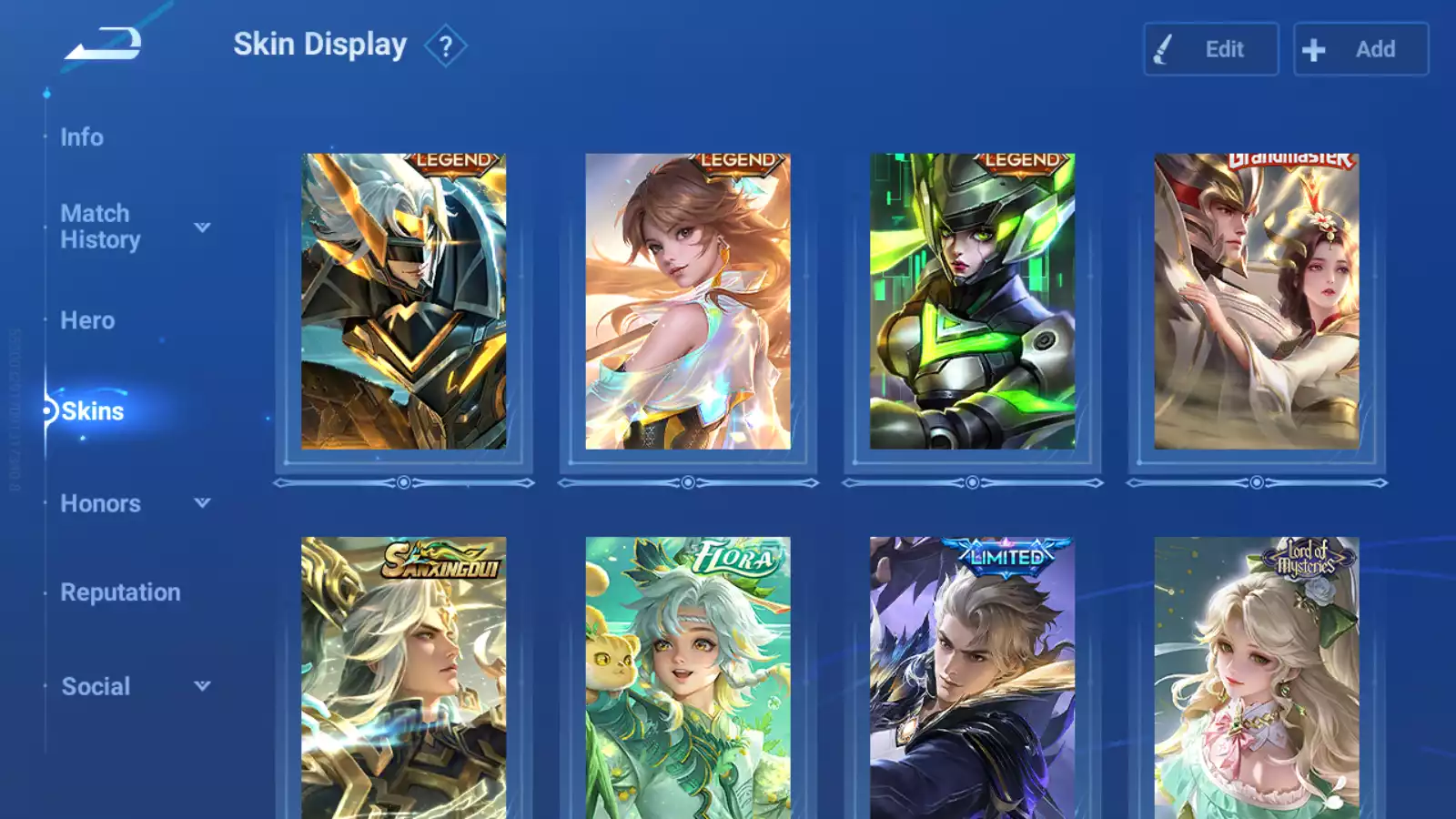The width and height of the screenshot is (1456, 819).
Task: Open the Match History section
Action: [100, 227]
